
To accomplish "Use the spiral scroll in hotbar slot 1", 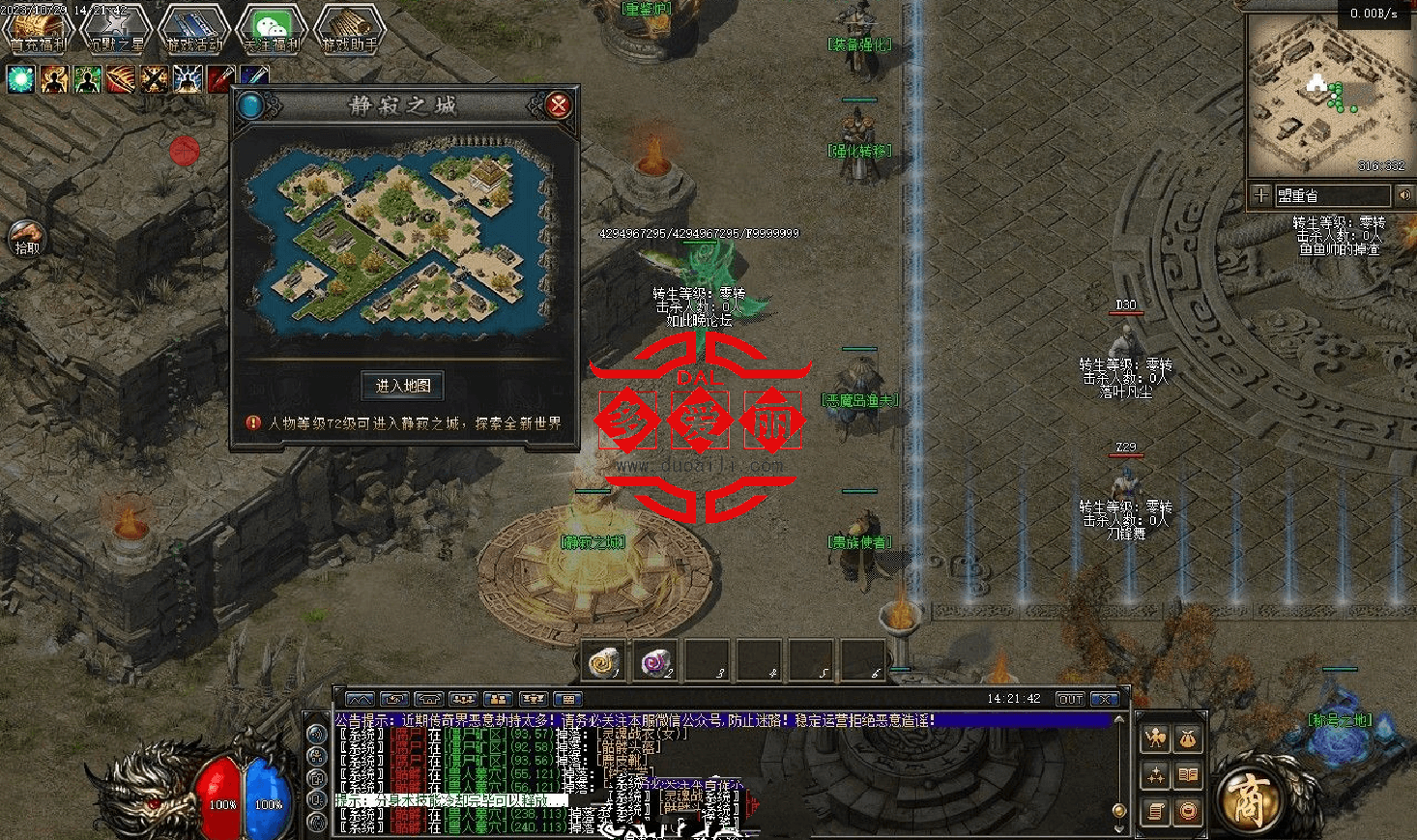I will pos(605,663).
